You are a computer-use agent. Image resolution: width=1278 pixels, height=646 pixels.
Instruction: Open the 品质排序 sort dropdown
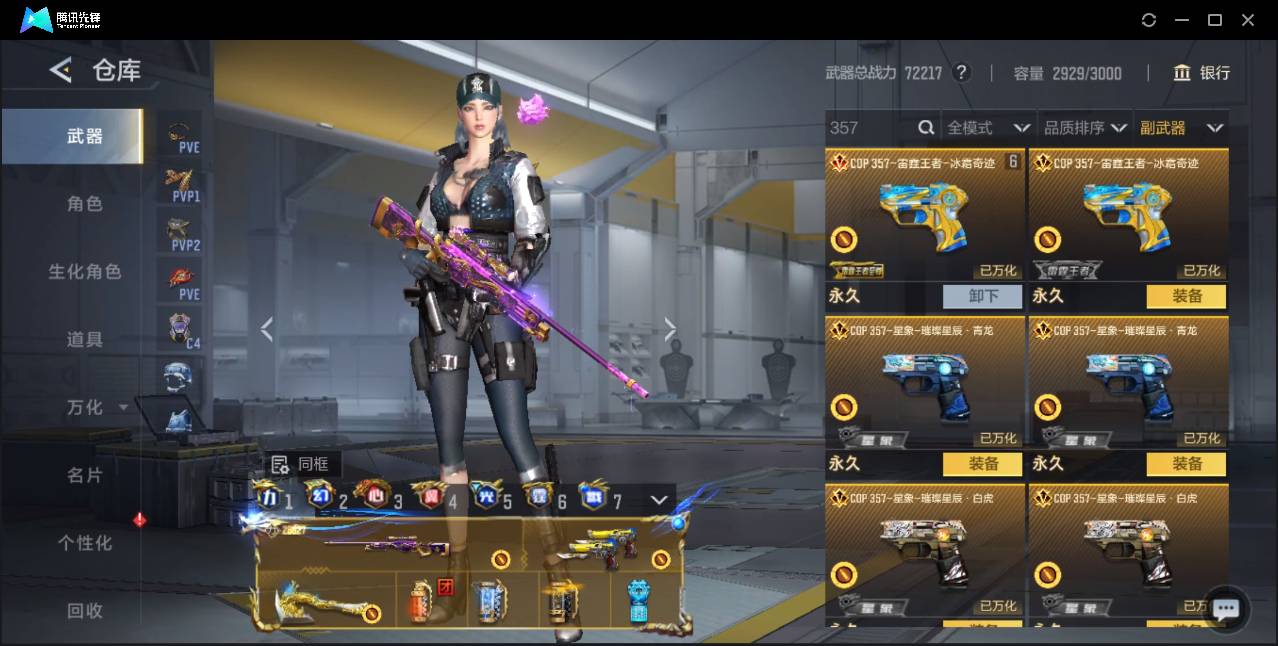coord(1085,128)
